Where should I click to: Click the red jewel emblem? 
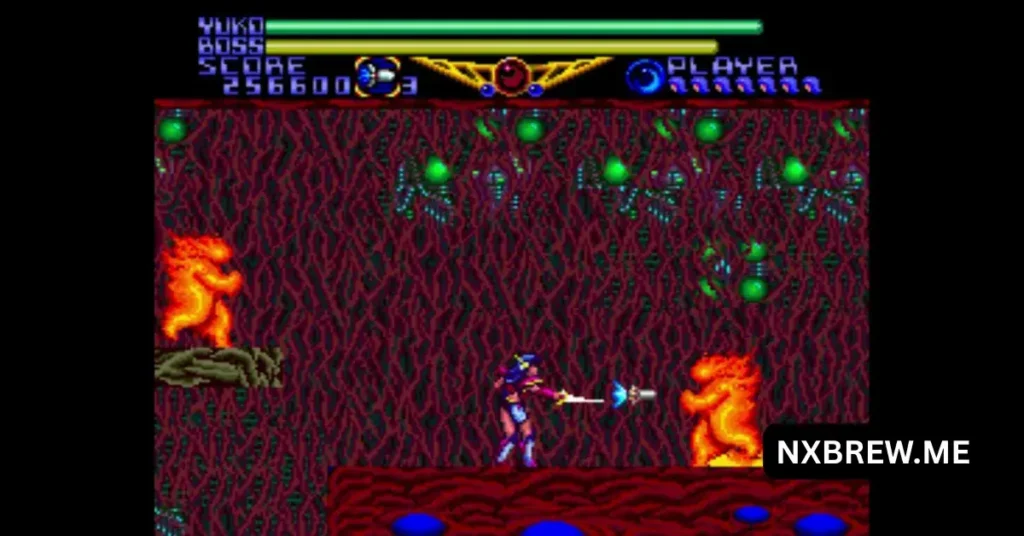[512, 74]
